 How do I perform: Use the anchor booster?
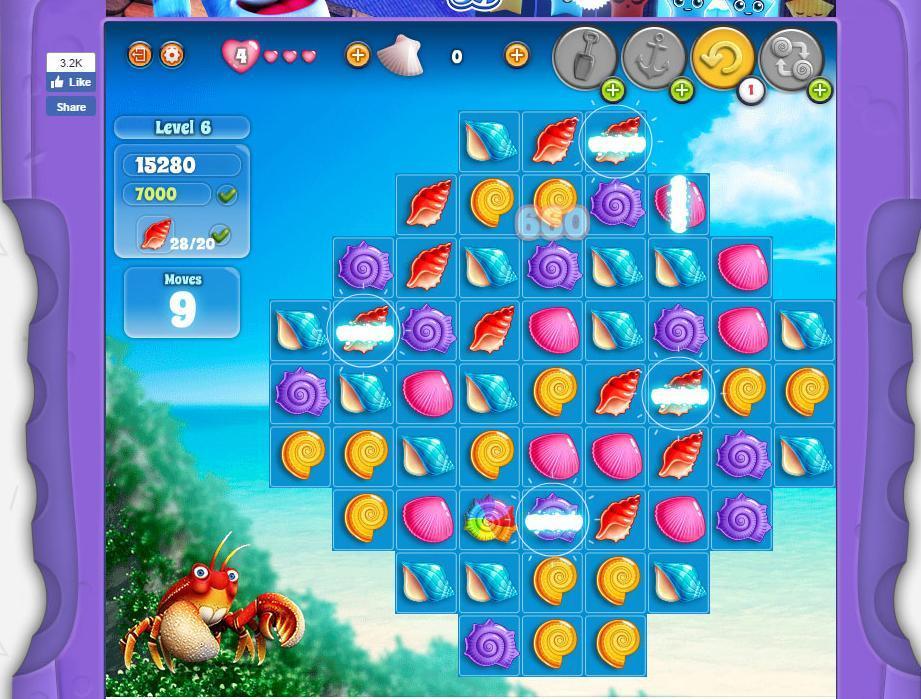click(653, 57)
